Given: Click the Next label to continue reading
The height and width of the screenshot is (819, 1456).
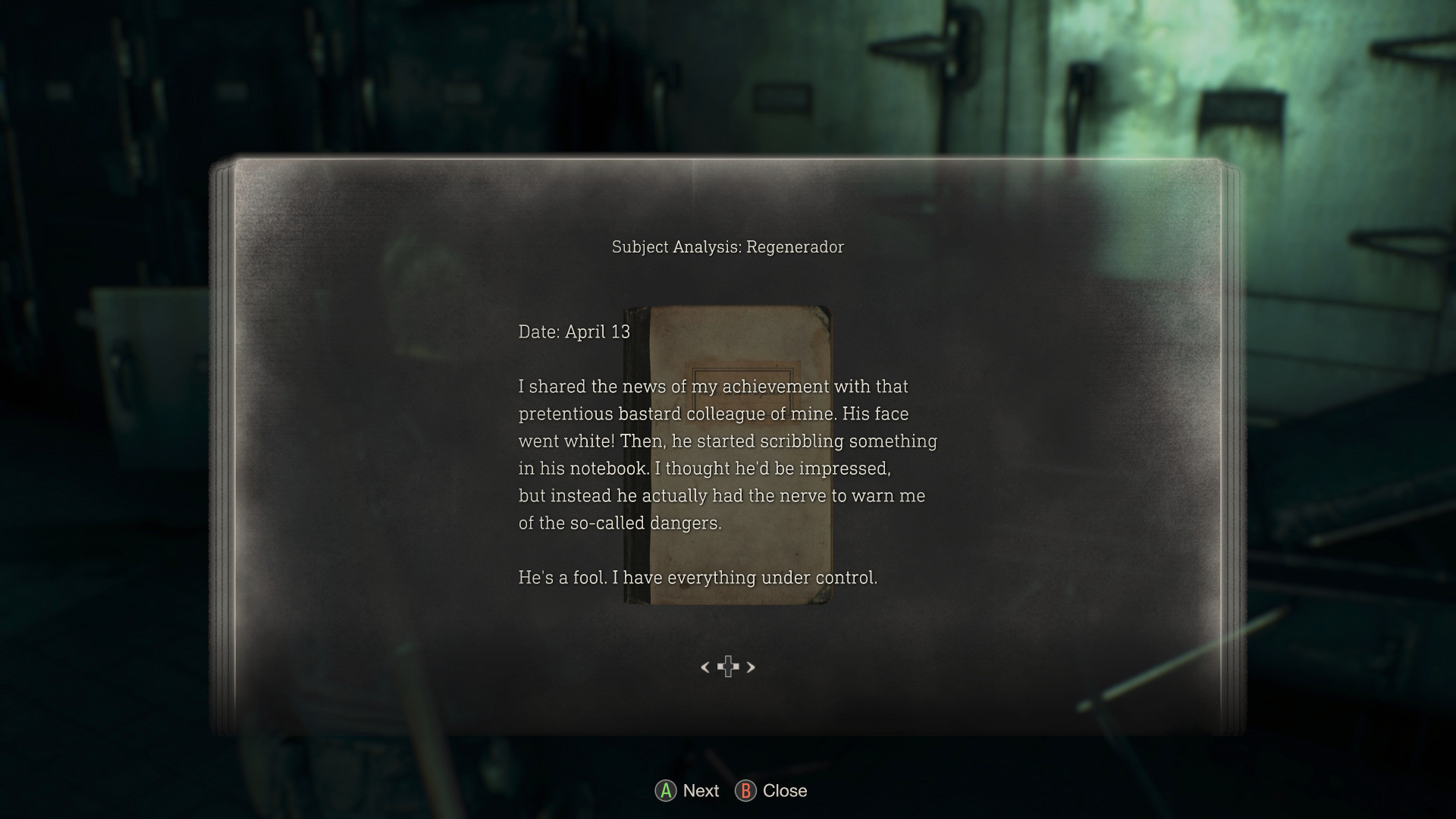Looking at the screenshot, I should point(700,791).
